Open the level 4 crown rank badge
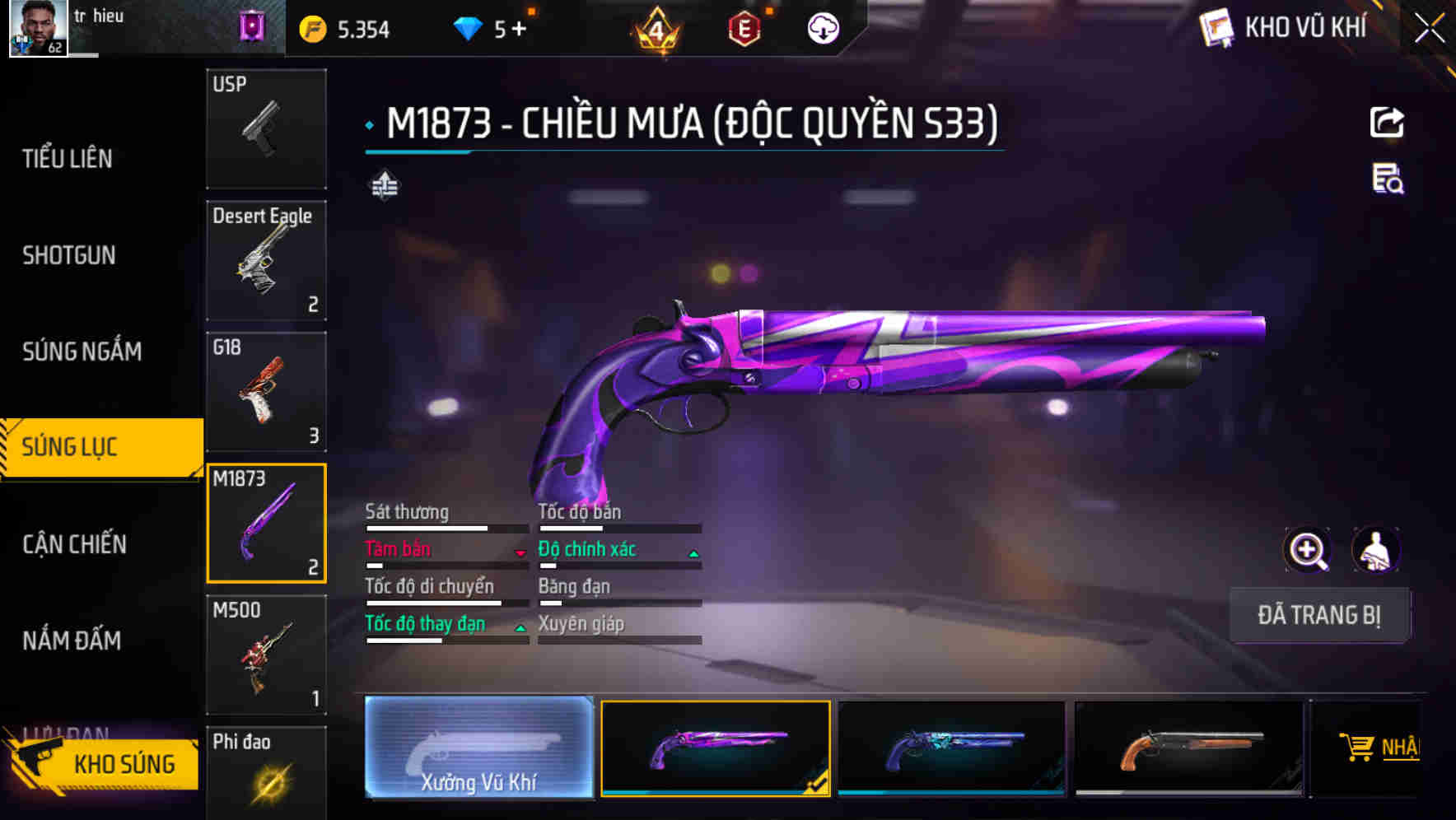The width and height of the screenshot is (1456, 820). [x=656, y=27]
